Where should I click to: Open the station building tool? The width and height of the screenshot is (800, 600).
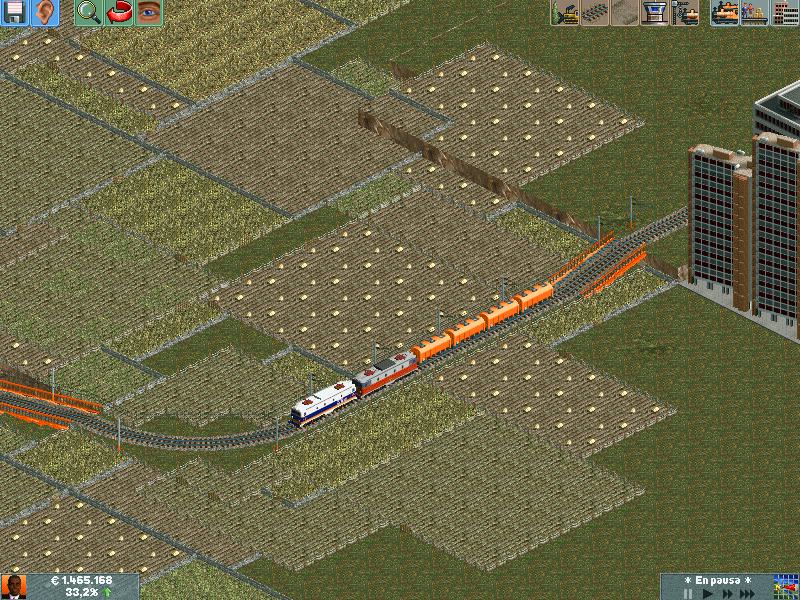[x=656, y=13]
